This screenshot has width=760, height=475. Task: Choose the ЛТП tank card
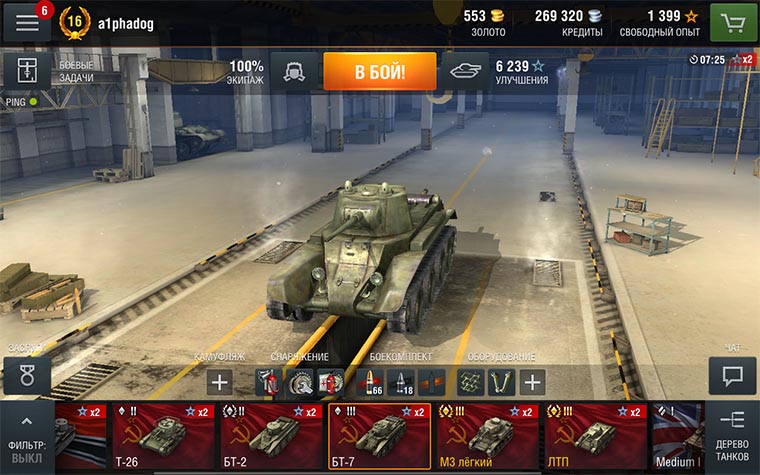(x=595, y=437)
